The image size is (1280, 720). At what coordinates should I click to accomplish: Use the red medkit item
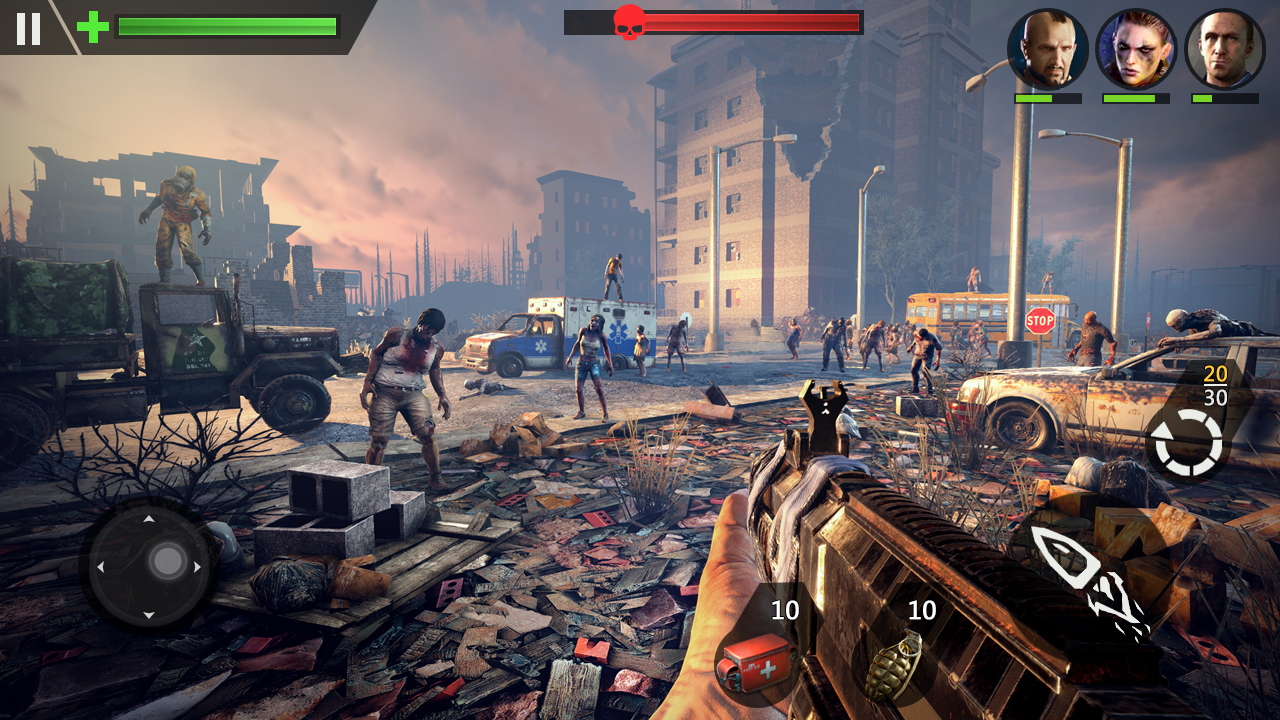pos(755,660)
